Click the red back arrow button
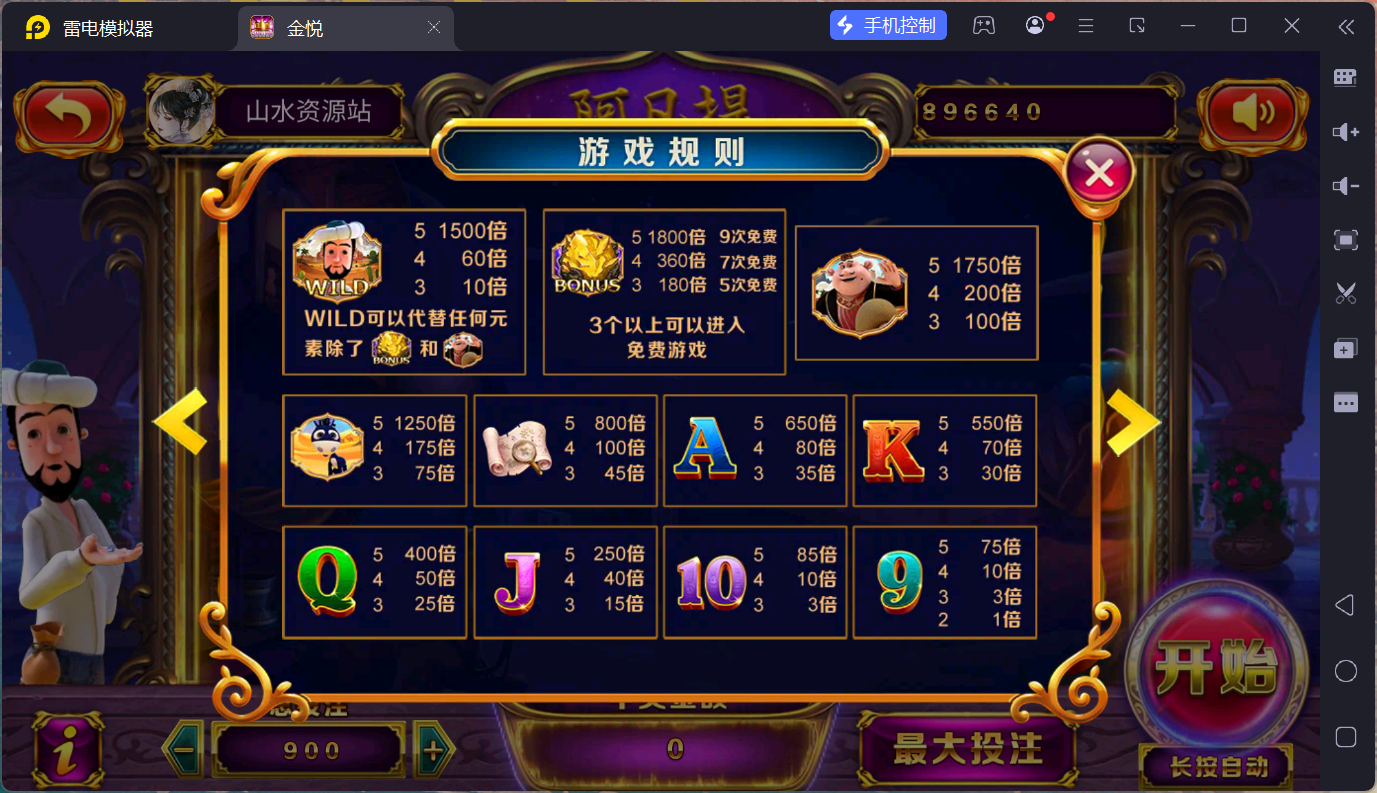The image size is (1377, 793). click(x=67, y=115)
